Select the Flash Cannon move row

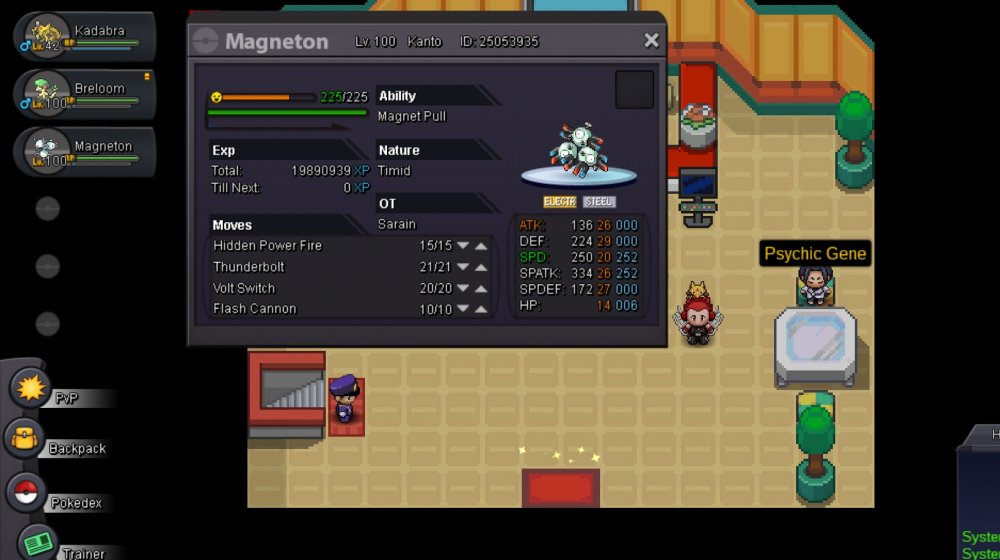pos(300,309)
